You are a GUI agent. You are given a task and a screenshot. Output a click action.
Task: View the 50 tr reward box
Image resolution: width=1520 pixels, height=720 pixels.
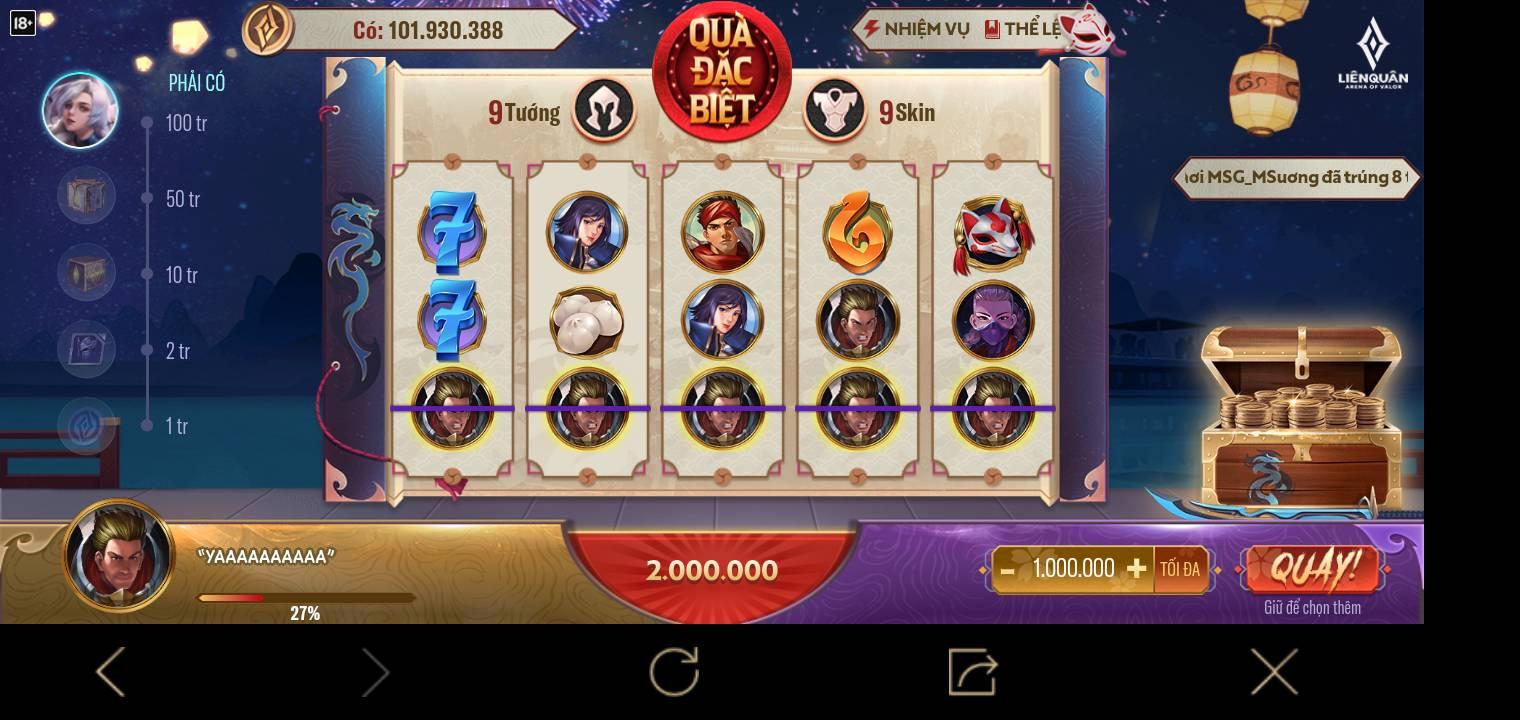click(x=86, y=196)
